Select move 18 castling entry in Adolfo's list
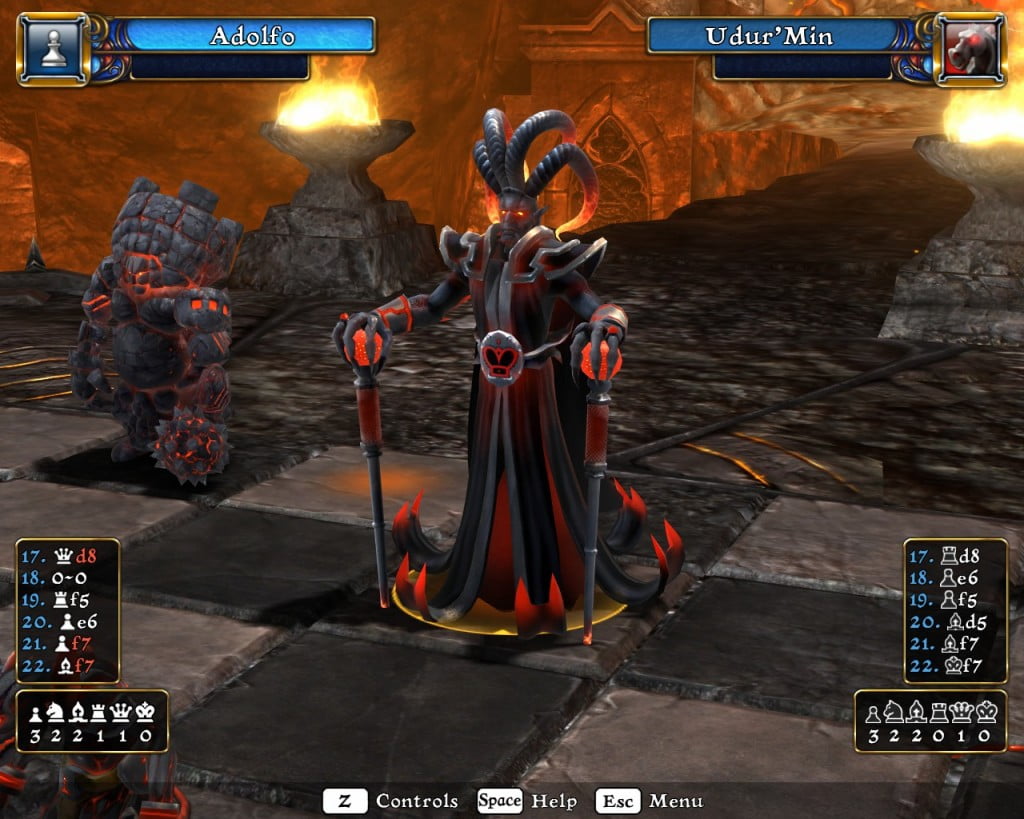Screen dimensions: 1024x819 [x=67, y=580]
